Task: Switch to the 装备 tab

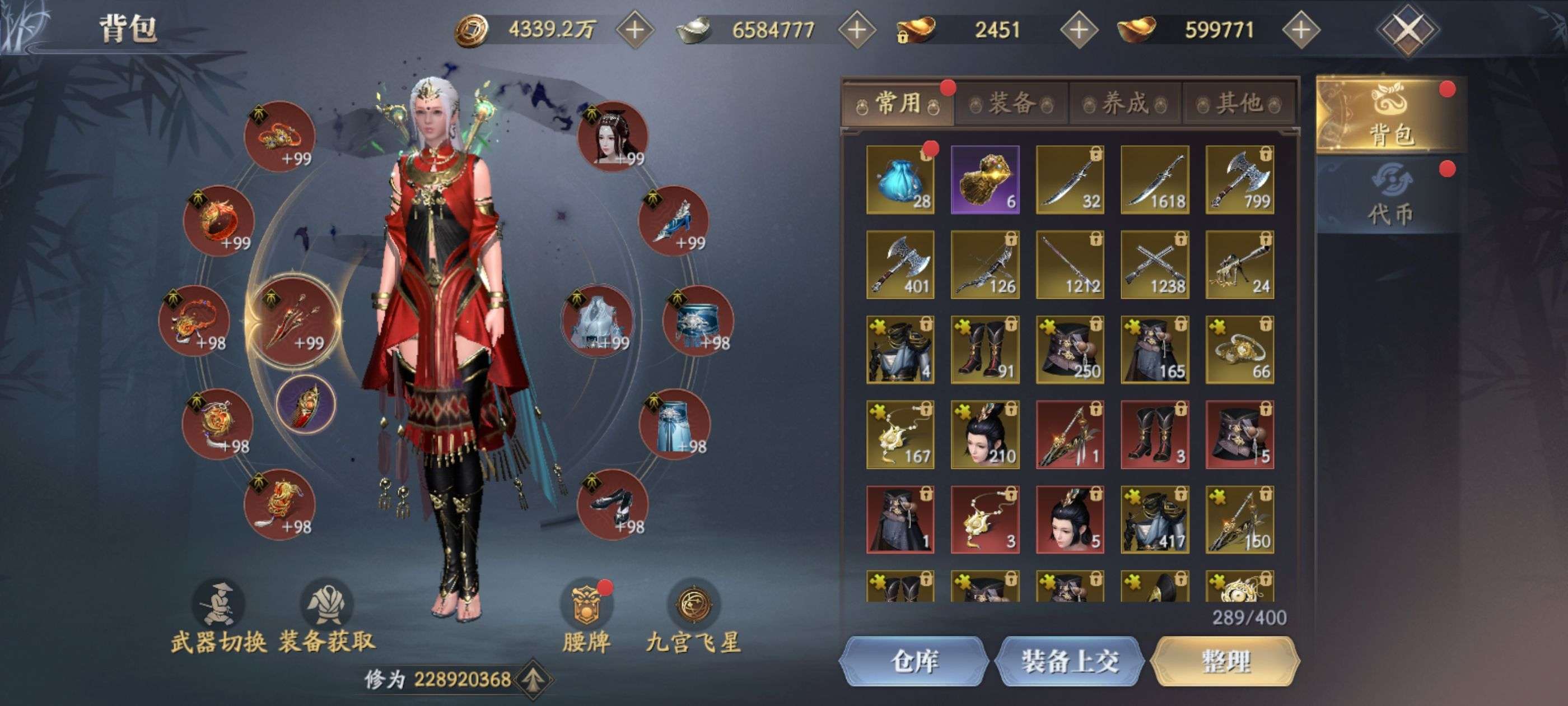Action: click(x=1011, y=104)
